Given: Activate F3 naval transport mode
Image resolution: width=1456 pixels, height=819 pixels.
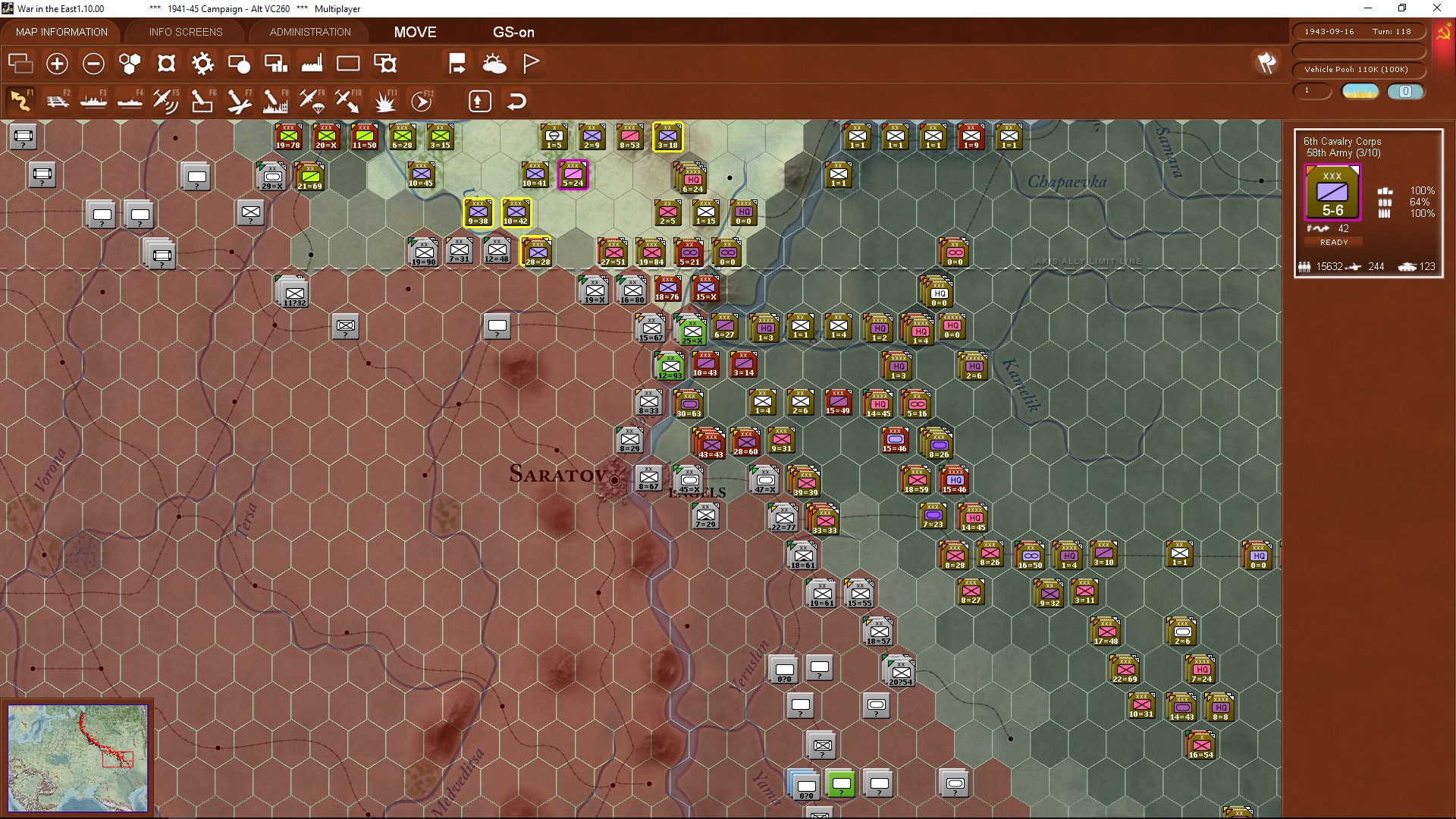Looking at the screenshot, I should coord(94,99).
